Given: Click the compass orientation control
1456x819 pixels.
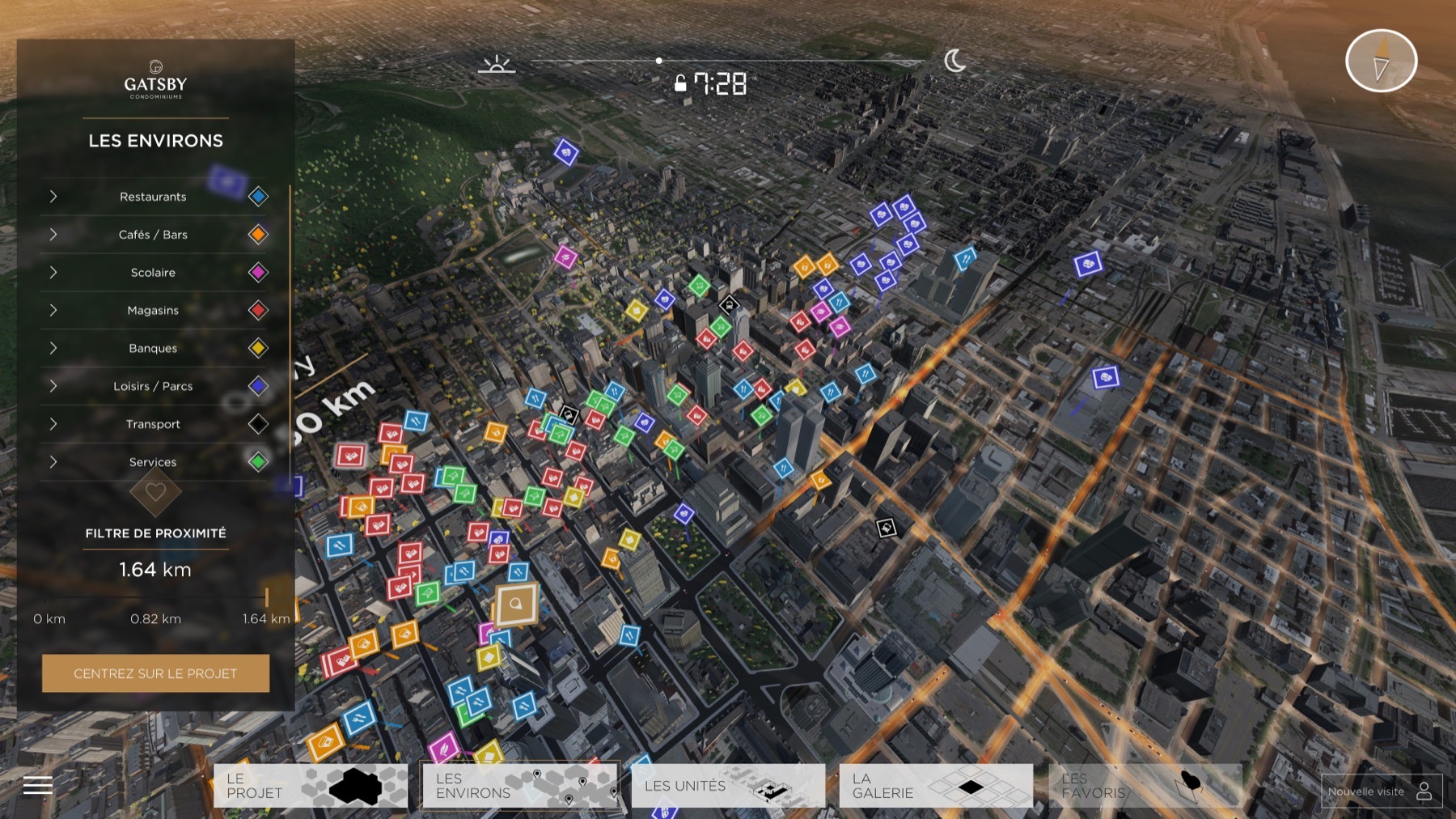Looking at the screenshot, I should (1381, 62).
